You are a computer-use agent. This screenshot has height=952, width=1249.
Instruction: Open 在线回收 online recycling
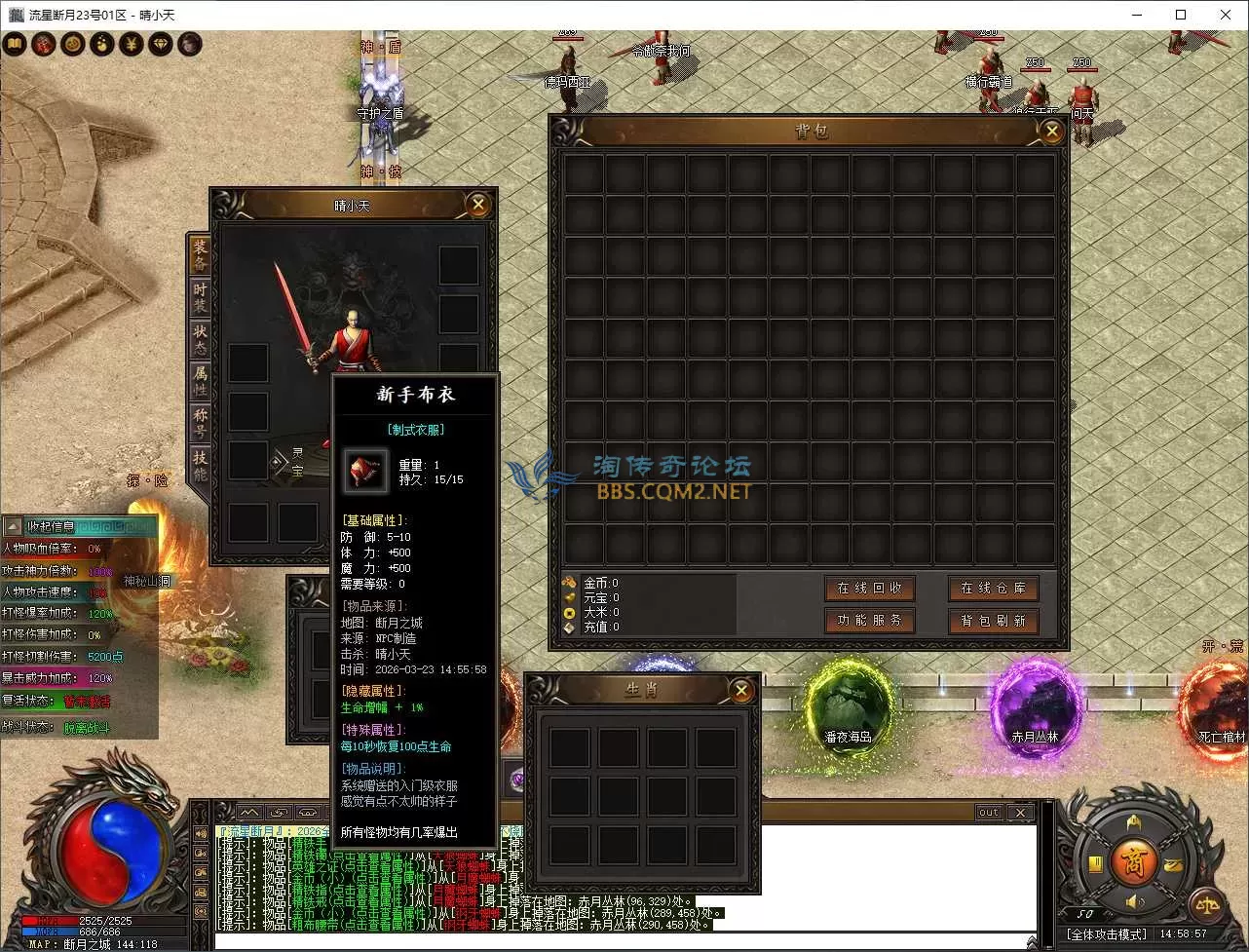tap(869, 589)
